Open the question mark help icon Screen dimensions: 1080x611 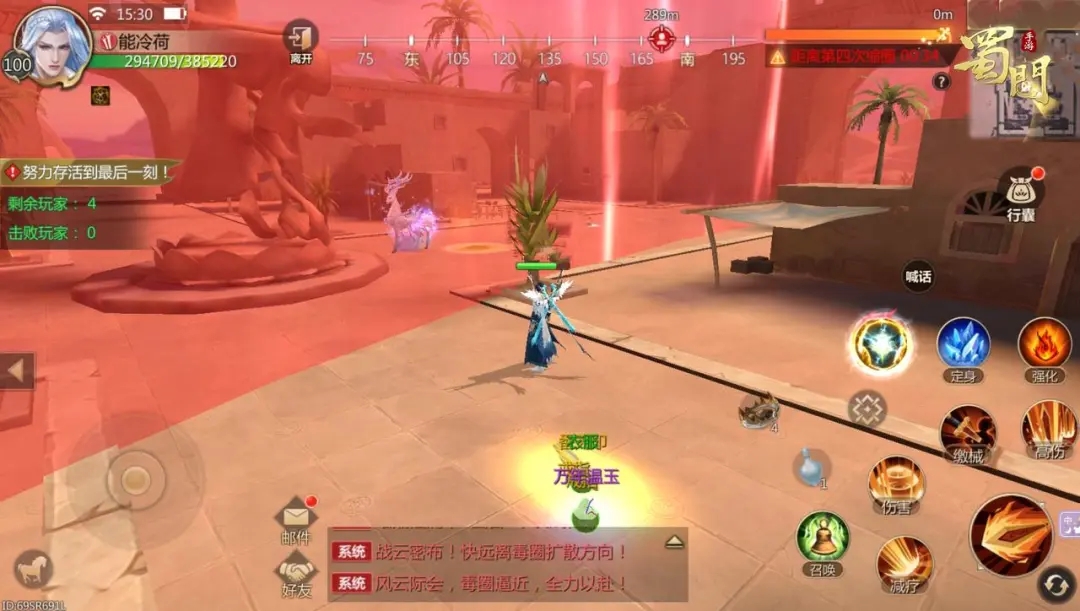pyautogui.click(x=941, y=82)
